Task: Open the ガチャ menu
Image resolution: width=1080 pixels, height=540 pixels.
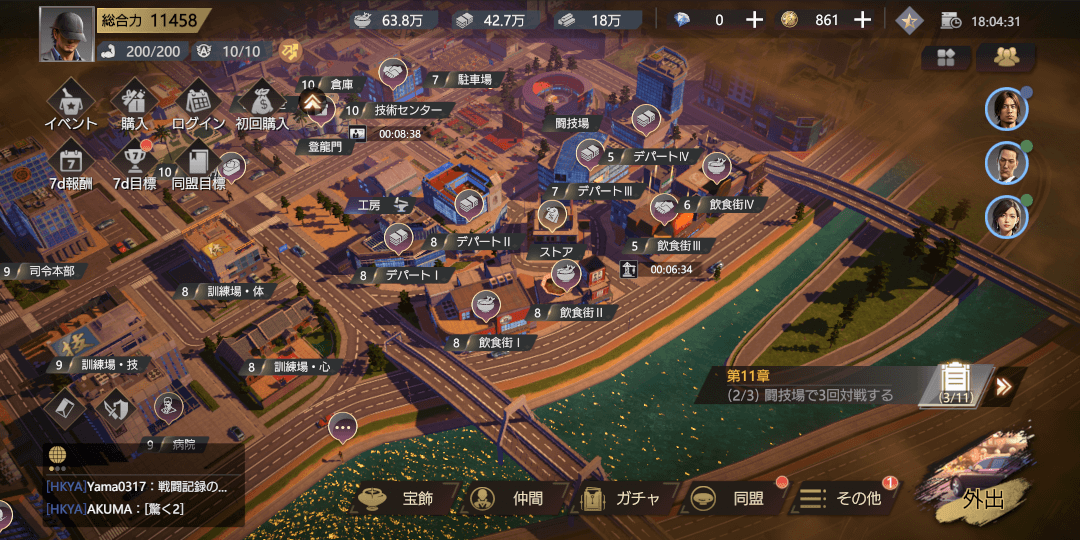Action: pos(622,498)
